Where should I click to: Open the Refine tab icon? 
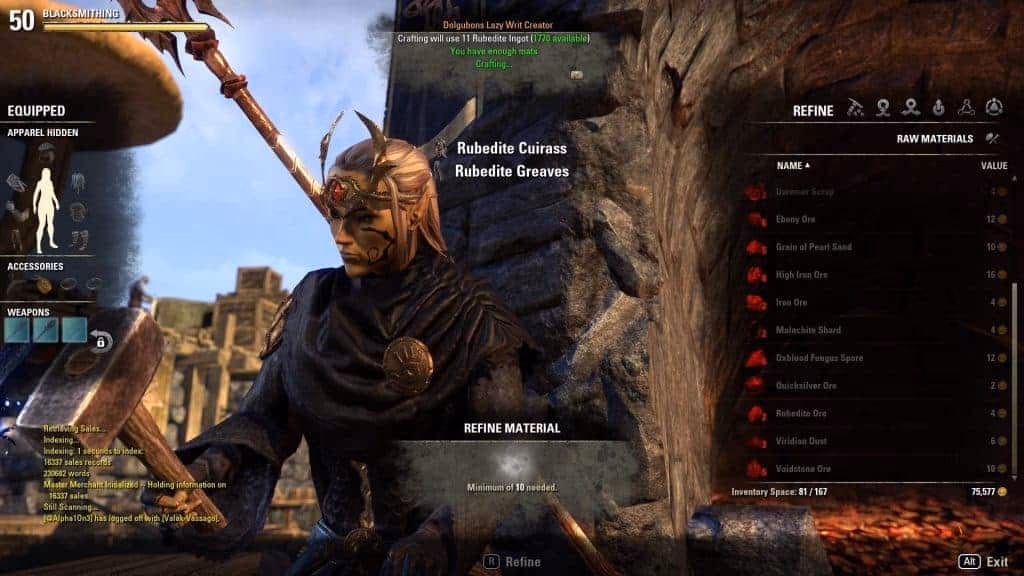855,109
